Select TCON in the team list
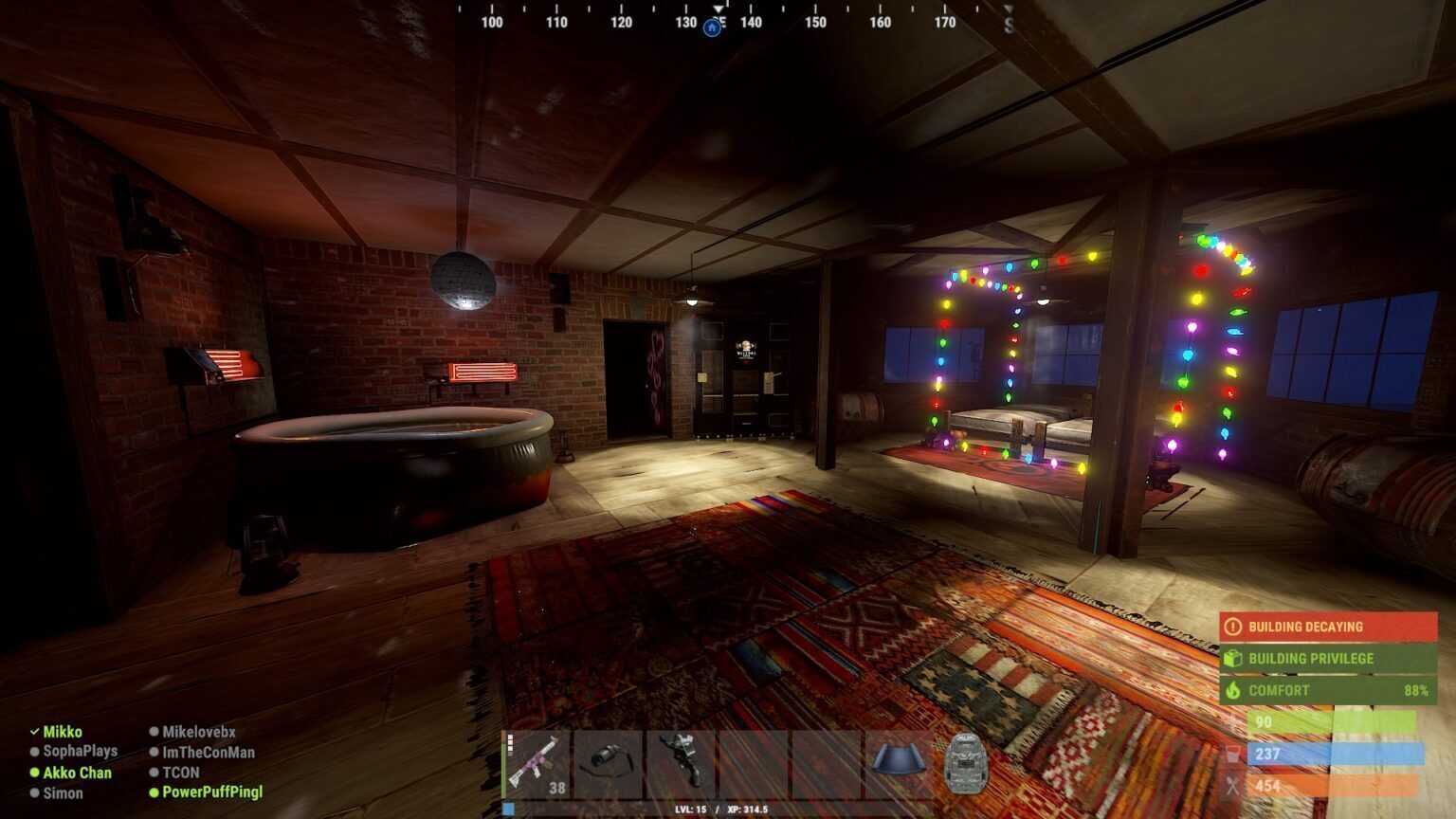Viewport: 1456px width, 819px height. tap(180, 773)
